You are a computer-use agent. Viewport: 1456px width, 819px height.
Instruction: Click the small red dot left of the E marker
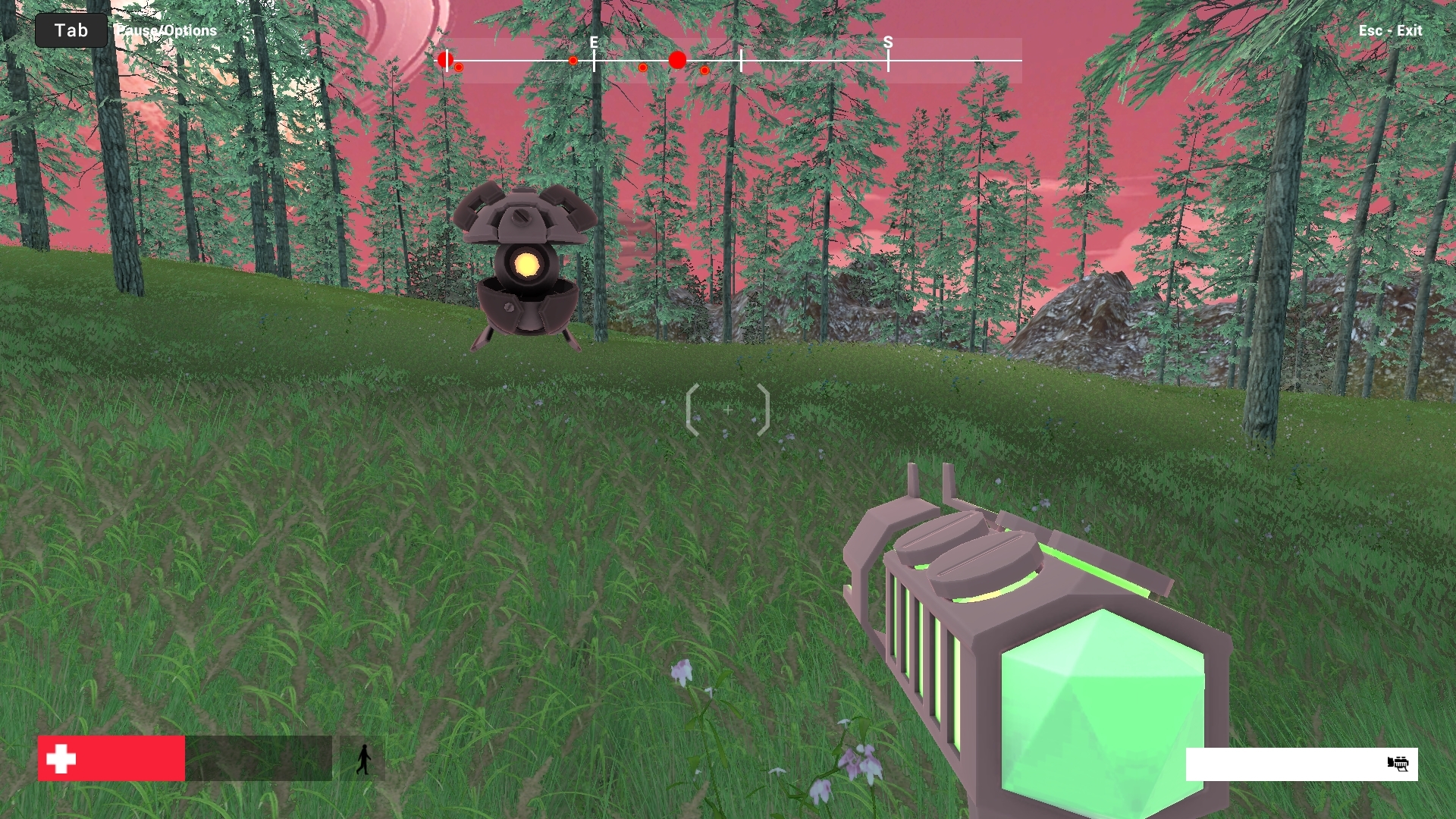[x=573, y=61]
